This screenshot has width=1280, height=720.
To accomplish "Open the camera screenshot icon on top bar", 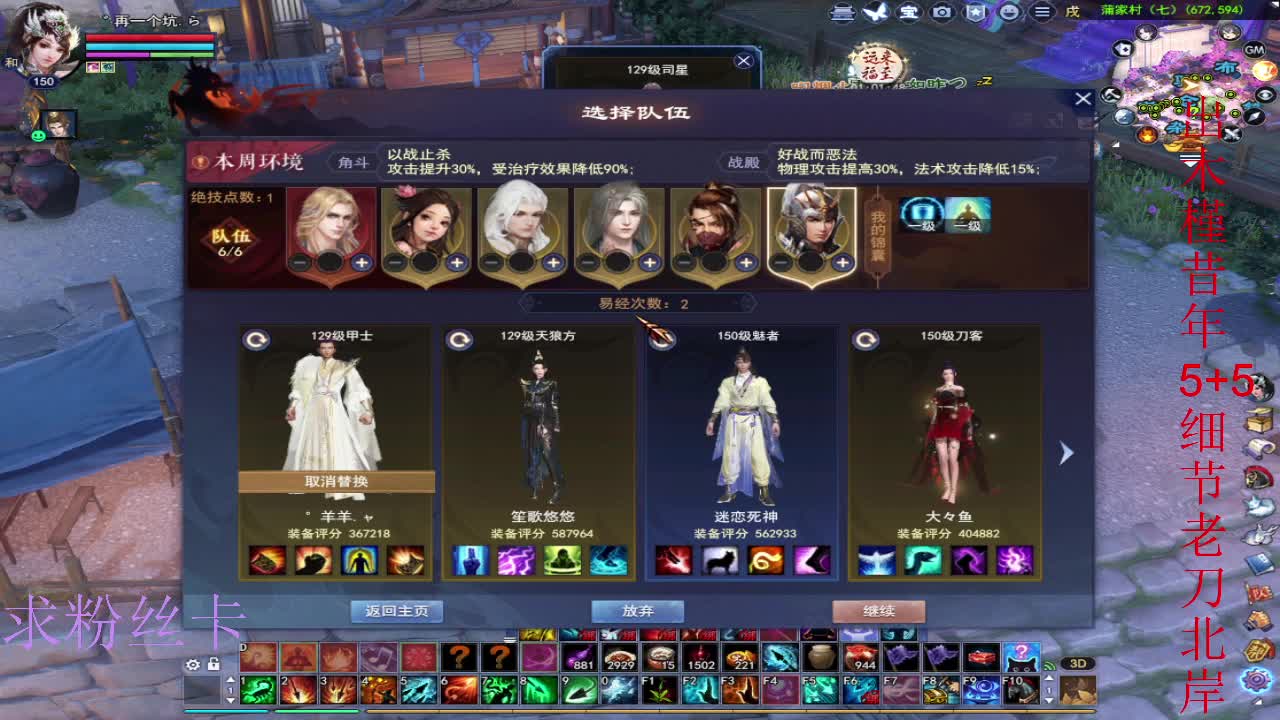I will pos(940,12).
